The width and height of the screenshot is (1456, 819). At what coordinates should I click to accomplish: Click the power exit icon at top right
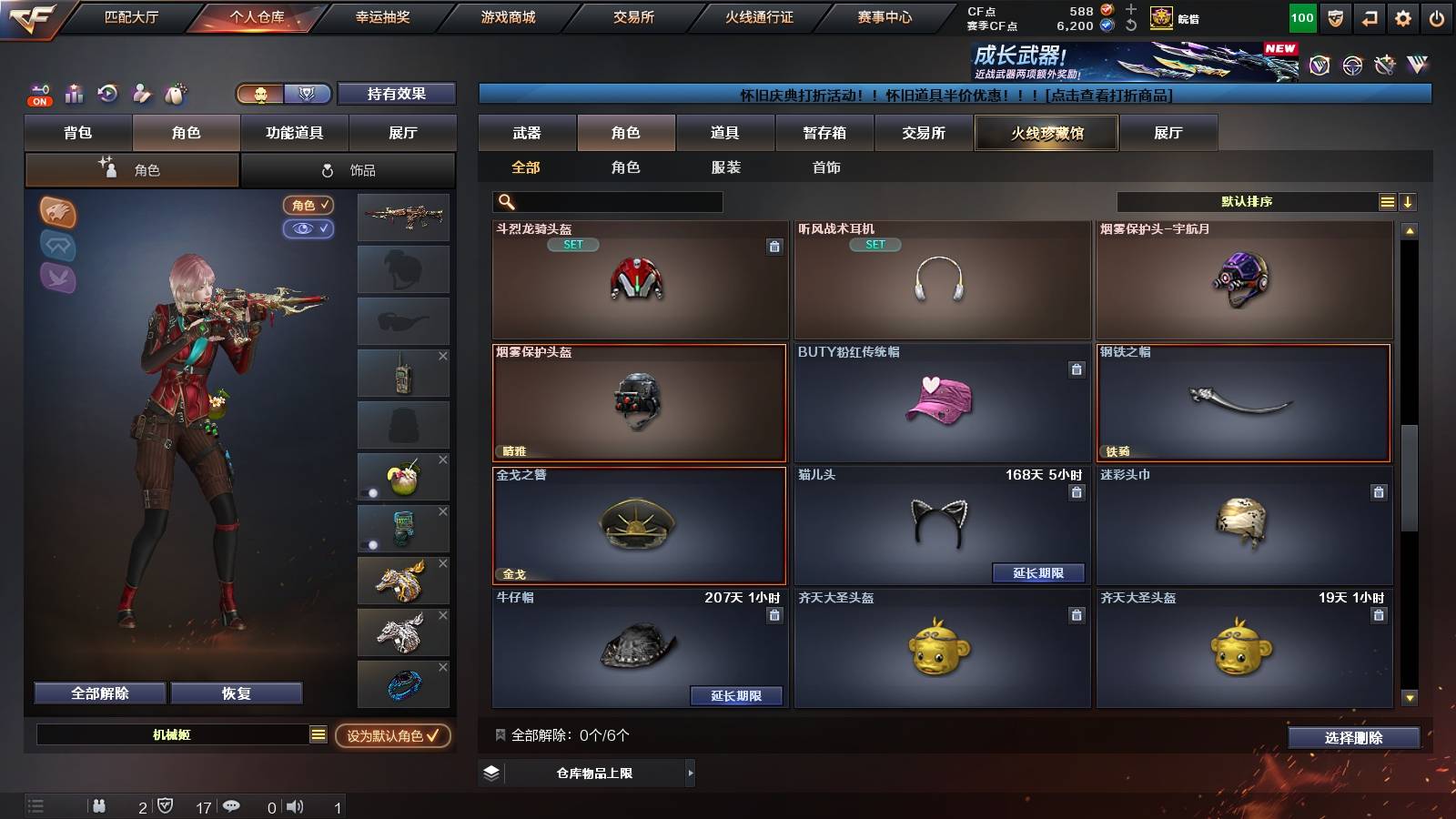pyautogui.click(x=1438, y=15)
